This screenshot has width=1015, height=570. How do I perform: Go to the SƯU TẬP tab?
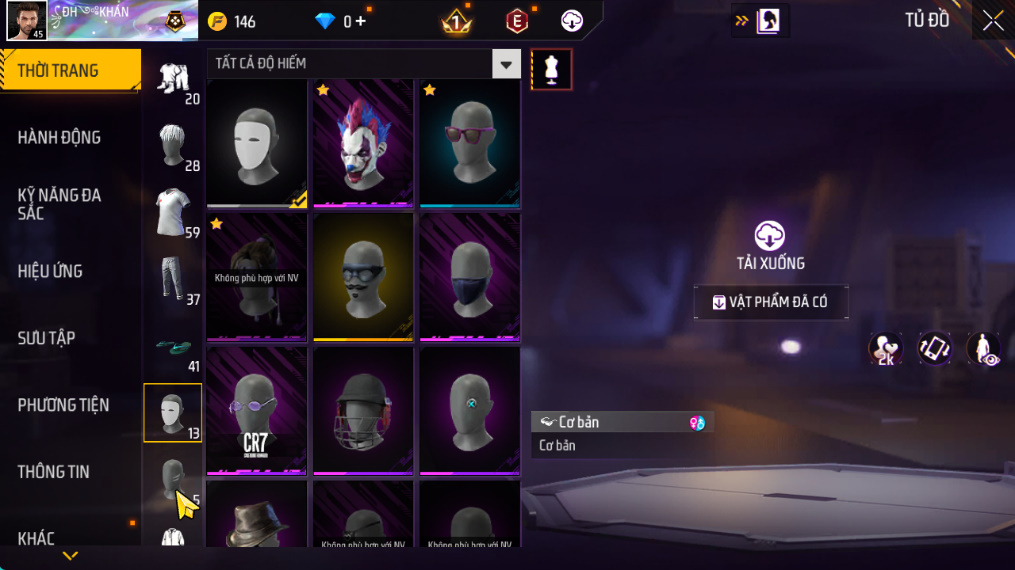pos(46,338)
